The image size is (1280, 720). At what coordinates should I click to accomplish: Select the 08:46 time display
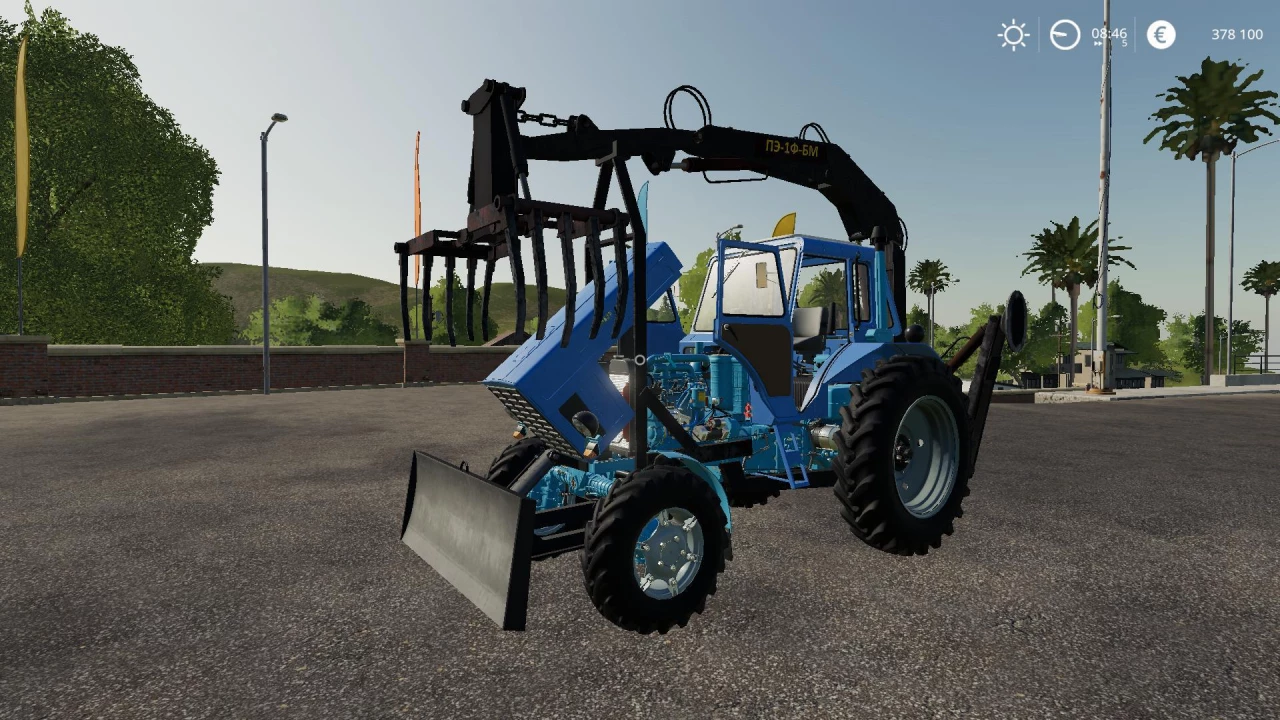click(1109, 33)
